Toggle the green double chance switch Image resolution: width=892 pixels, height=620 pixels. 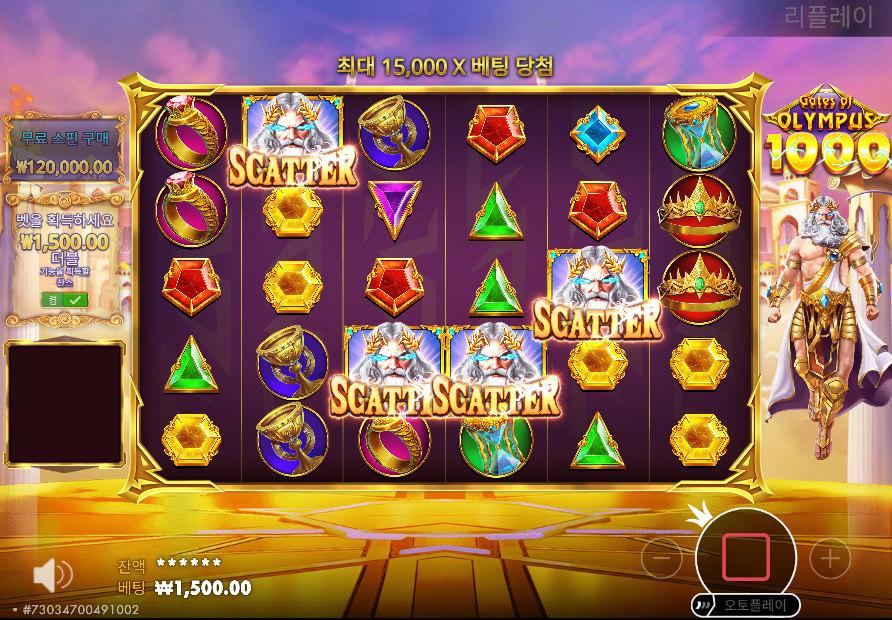point(64,299)
